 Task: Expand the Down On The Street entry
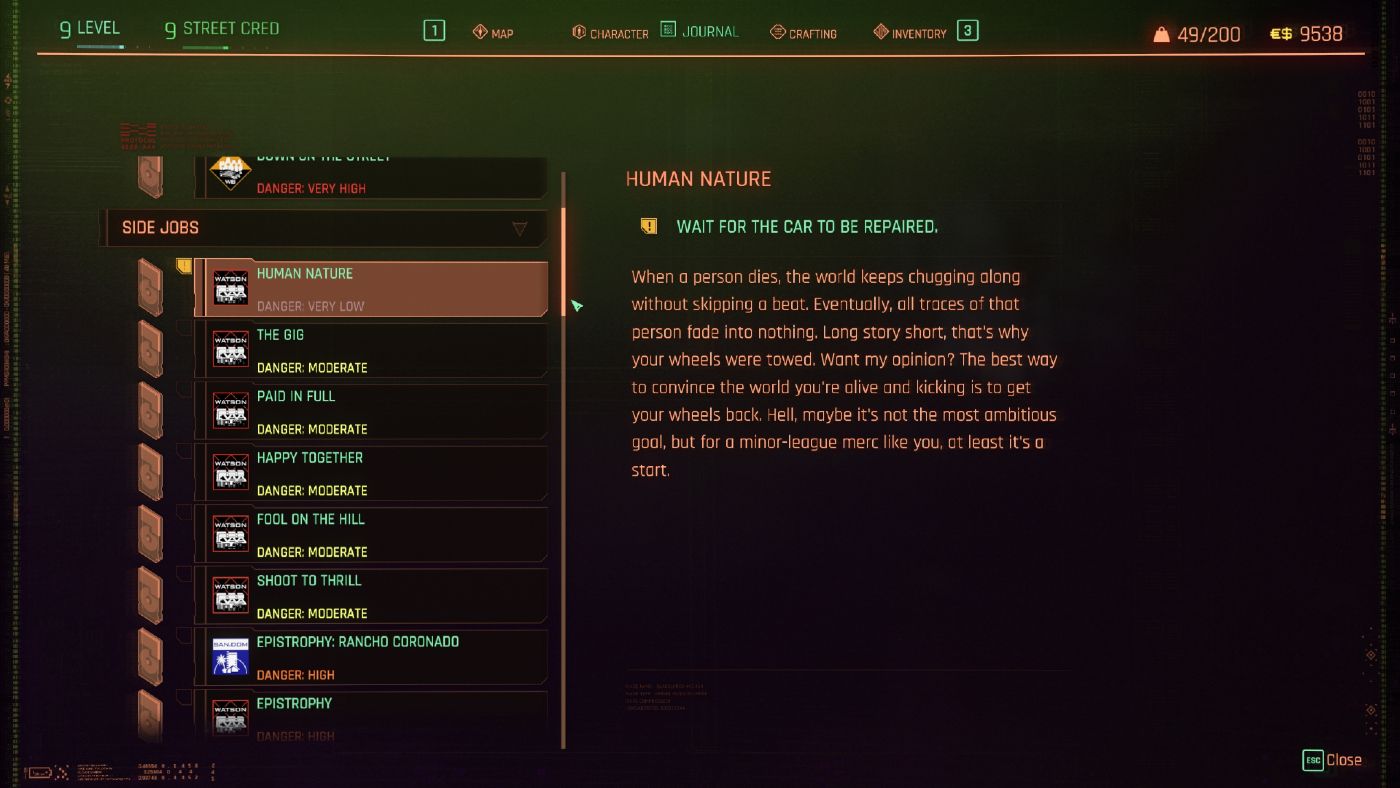click(x=370, y=175)
